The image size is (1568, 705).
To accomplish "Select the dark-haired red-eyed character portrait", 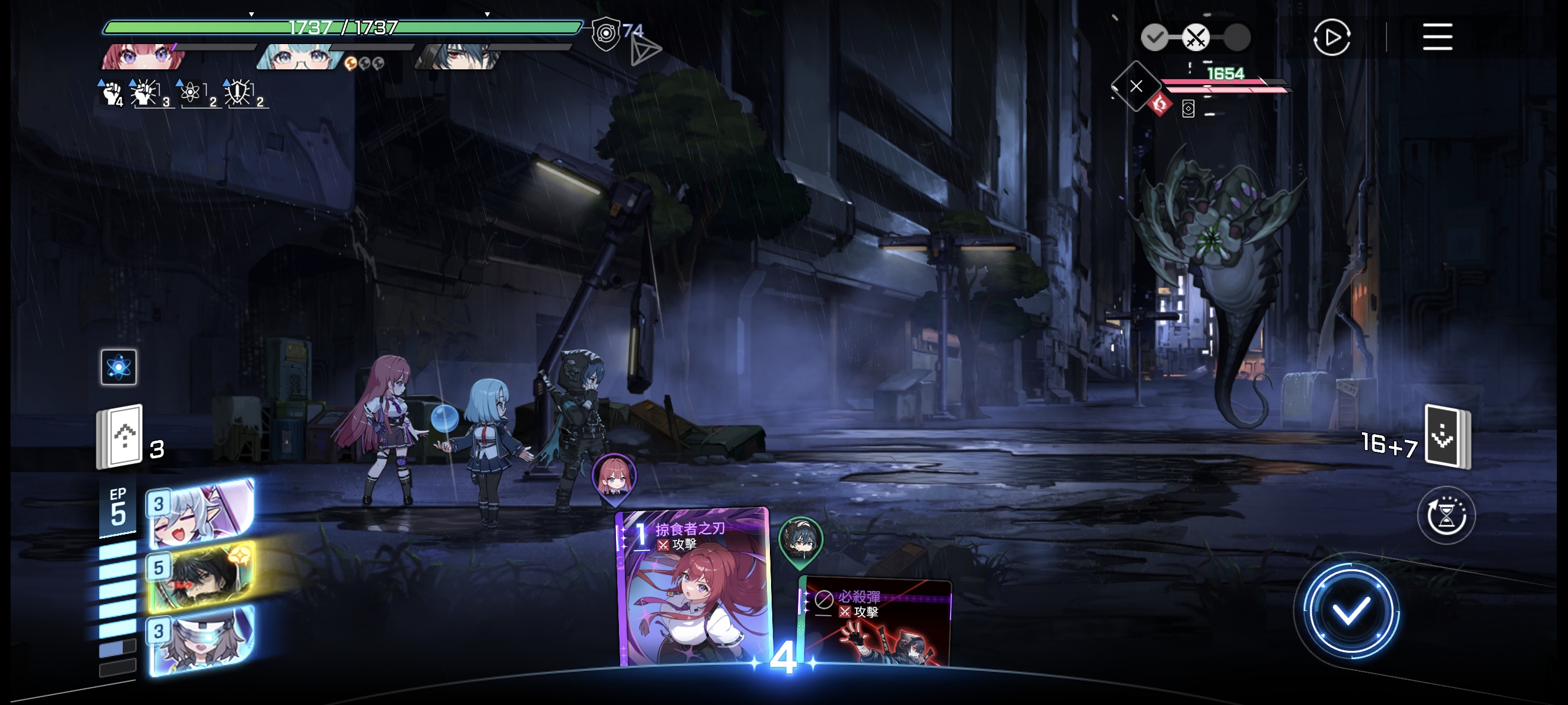I will 457,57.
